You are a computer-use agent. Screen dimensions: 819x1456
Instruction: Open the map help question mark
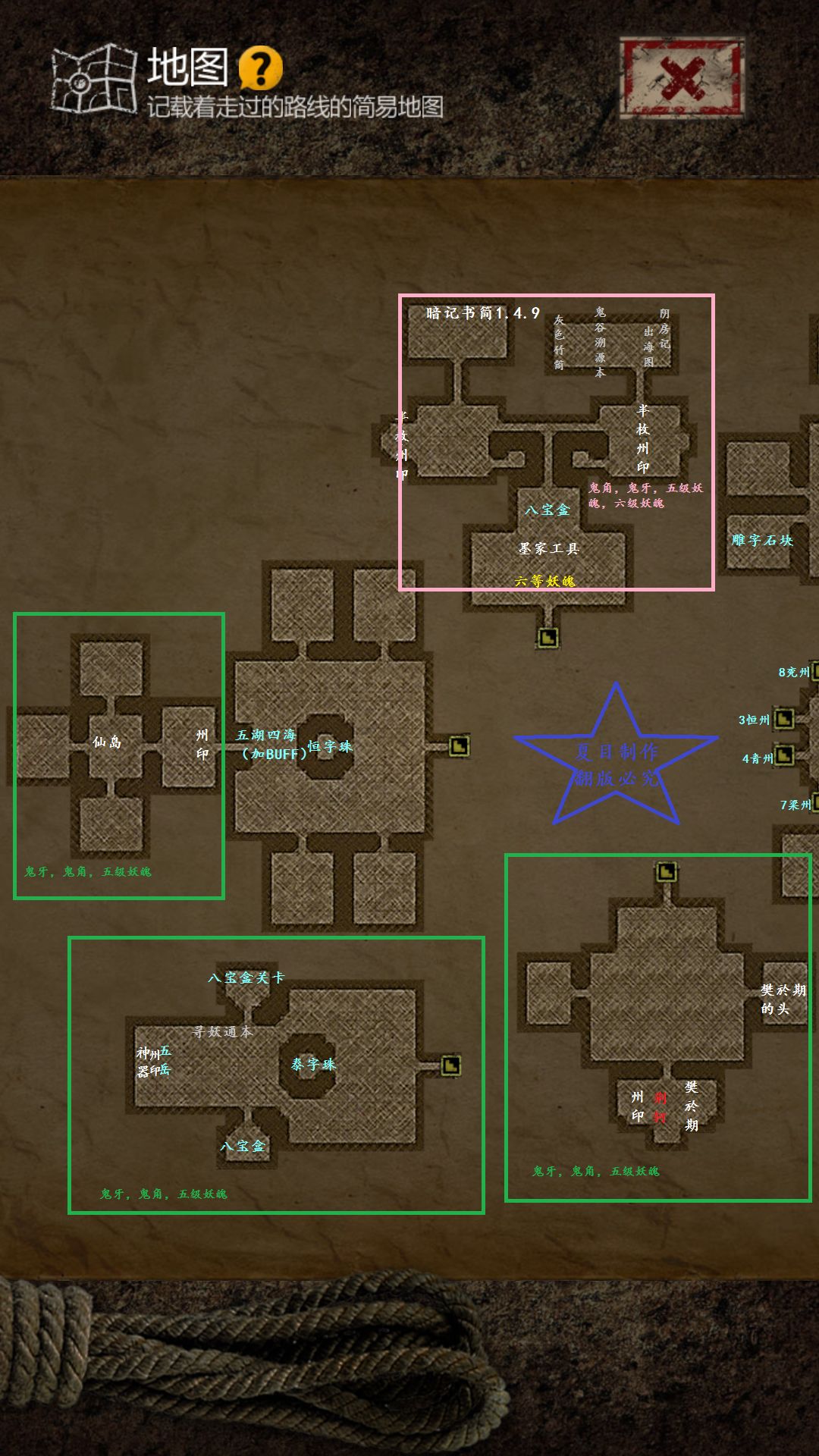point(260,68)
